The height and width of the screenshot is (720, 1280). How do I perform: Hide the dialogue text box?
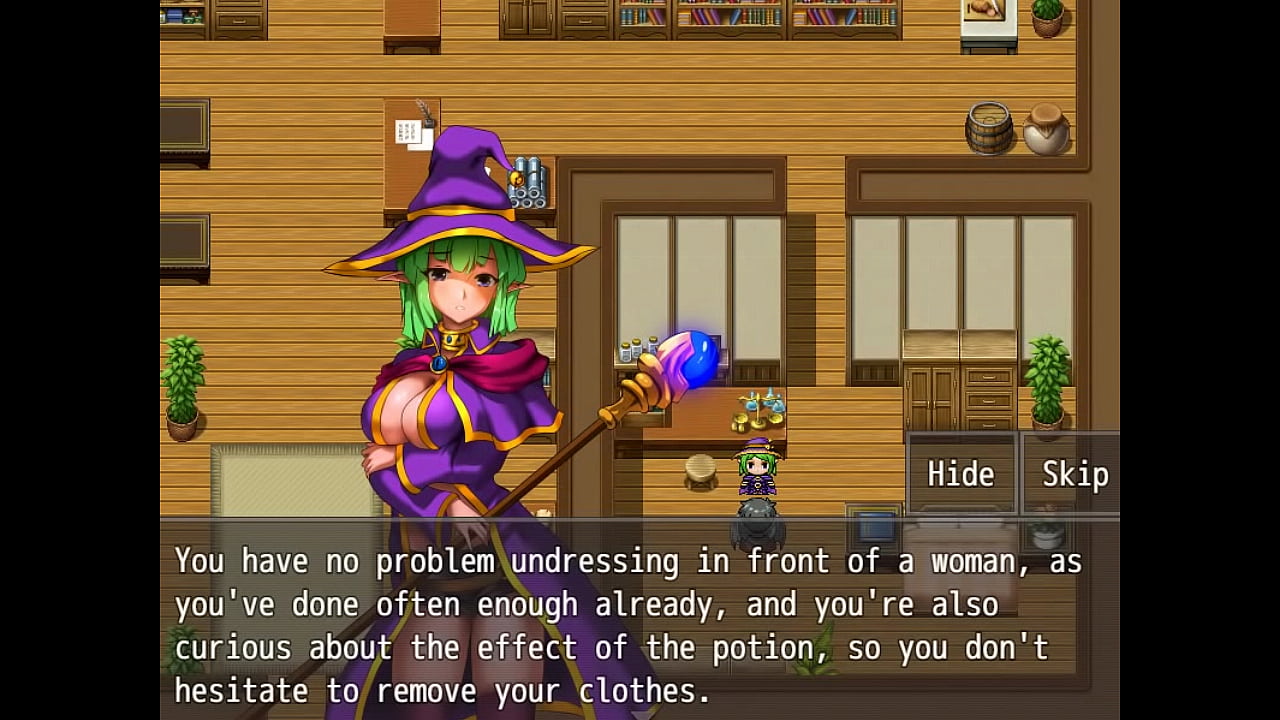[961, 474]
